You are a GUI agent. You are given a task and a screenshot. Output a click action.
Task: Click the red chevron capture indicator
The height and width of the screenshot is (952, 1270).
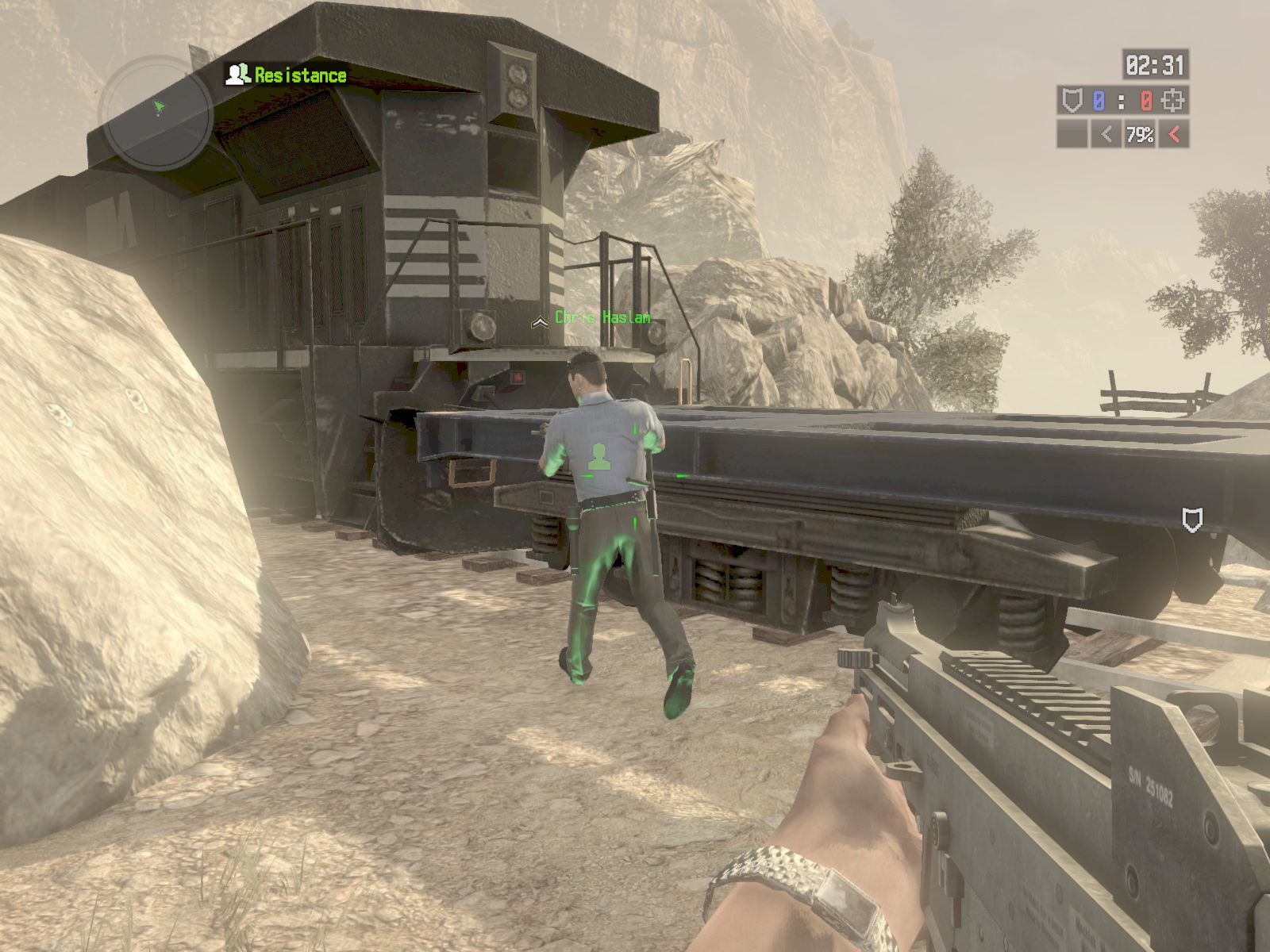coord(1174,135)
